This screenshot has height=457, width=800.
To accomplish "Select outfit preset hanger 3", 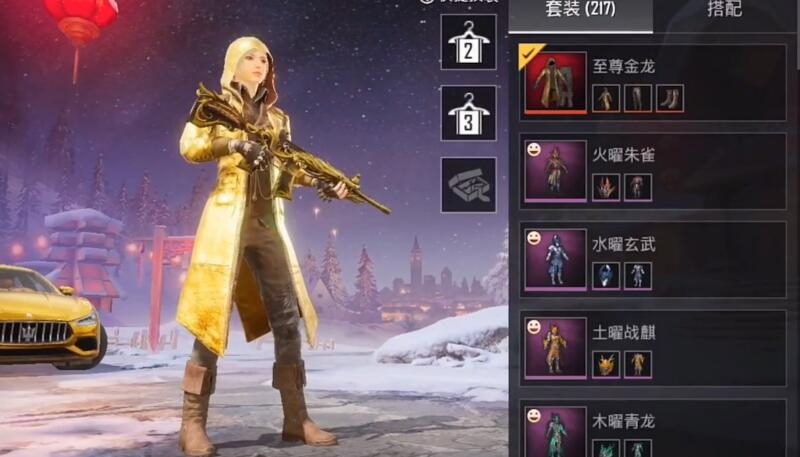I will (468, 112).
